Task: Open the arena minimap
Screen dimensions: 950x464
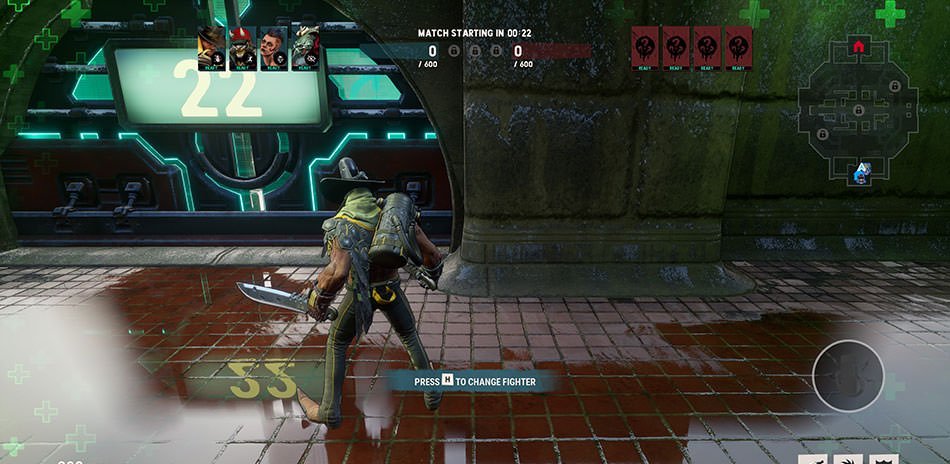Action: (858, 110)
